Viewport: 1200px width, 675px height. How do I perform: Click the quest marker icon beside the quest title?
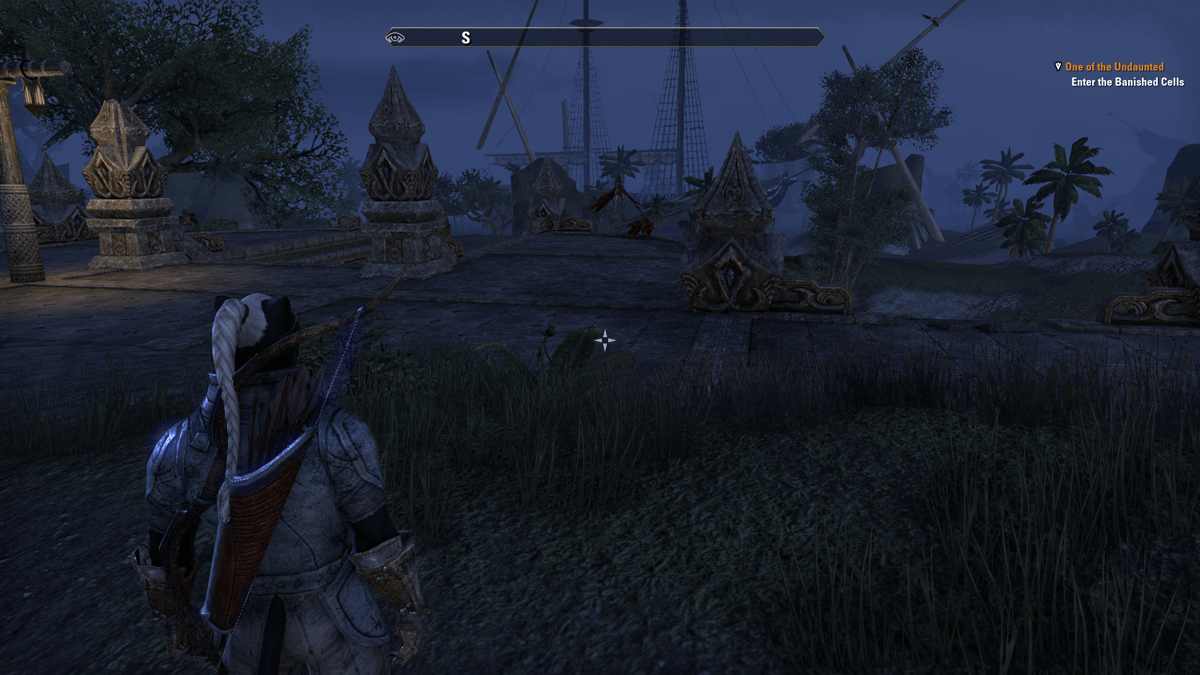point(1058,67)
